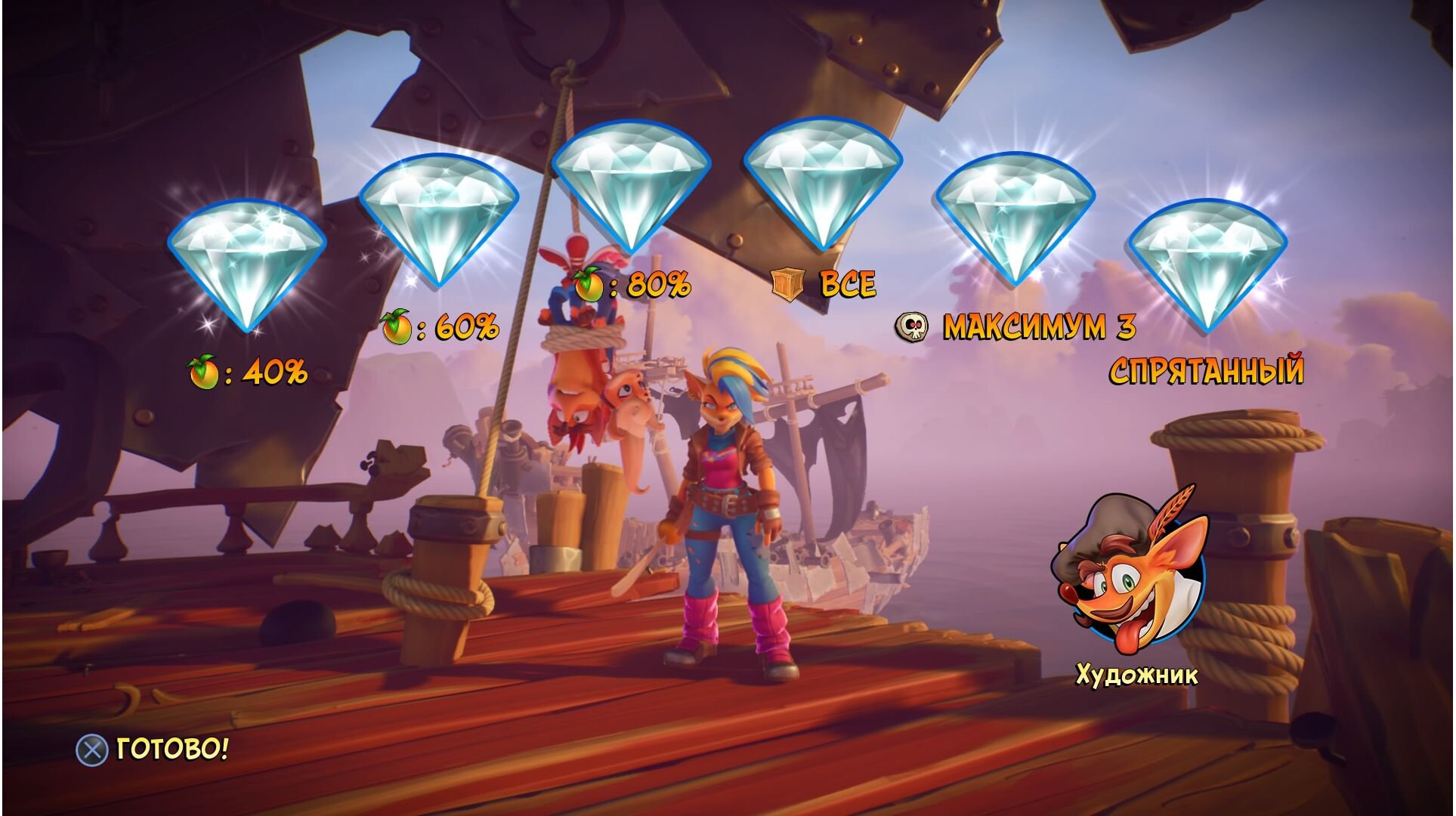Screen dimensions: 1456x816
Task: Pick the 'МАКСИМУМ 3' deaths gem
Action: pyautogui.click(x=1015, y=215)
